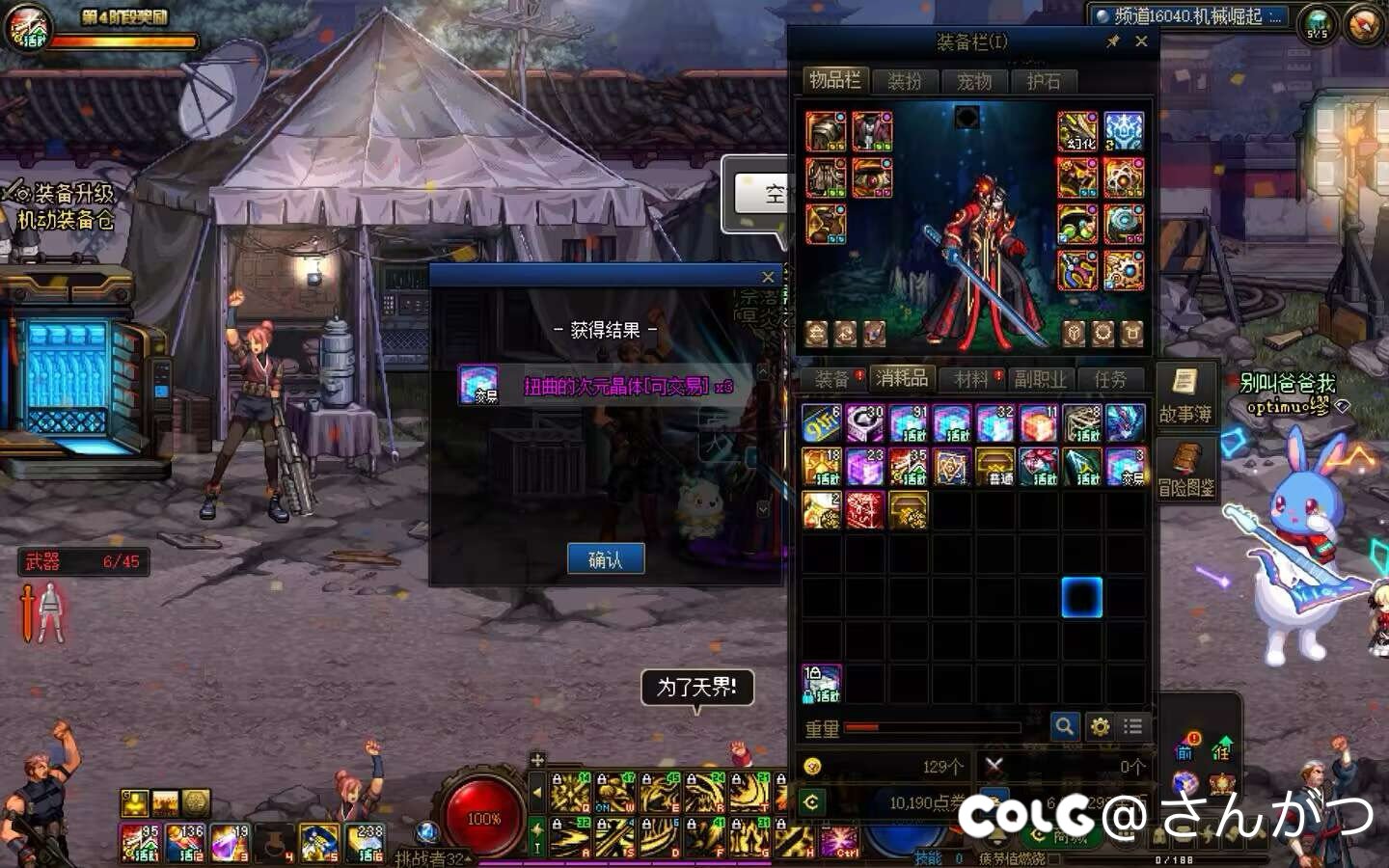Open the 宠物 tab

(973, 81)
